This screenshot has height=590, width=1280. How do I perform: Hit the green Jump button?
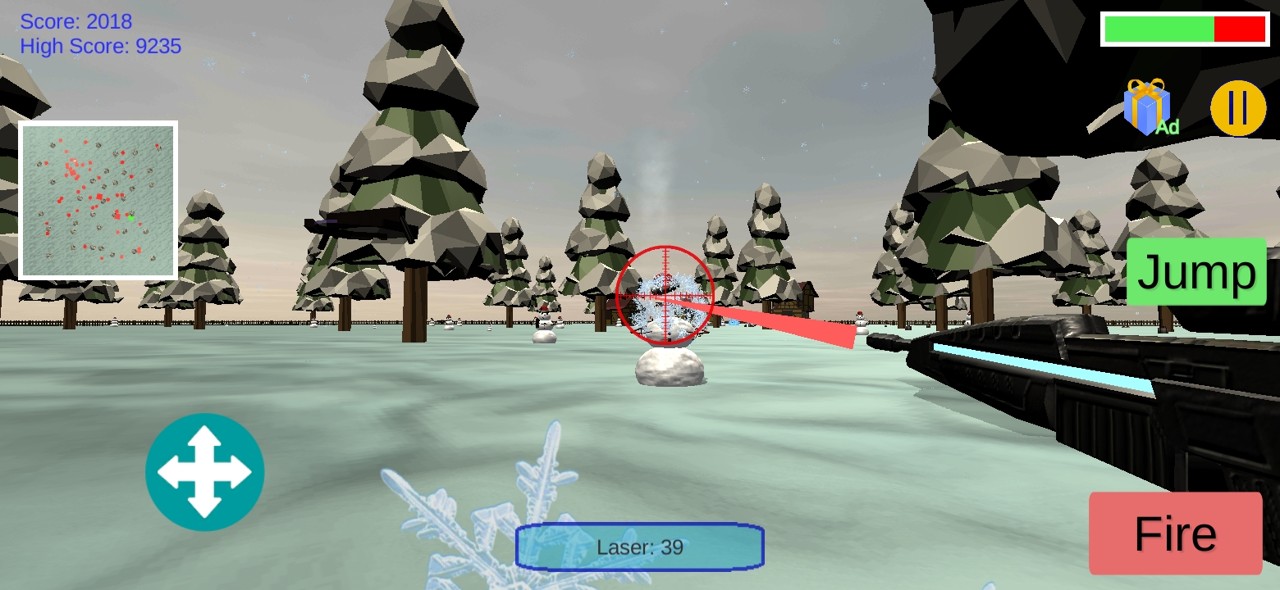[x=1196, y=272]
